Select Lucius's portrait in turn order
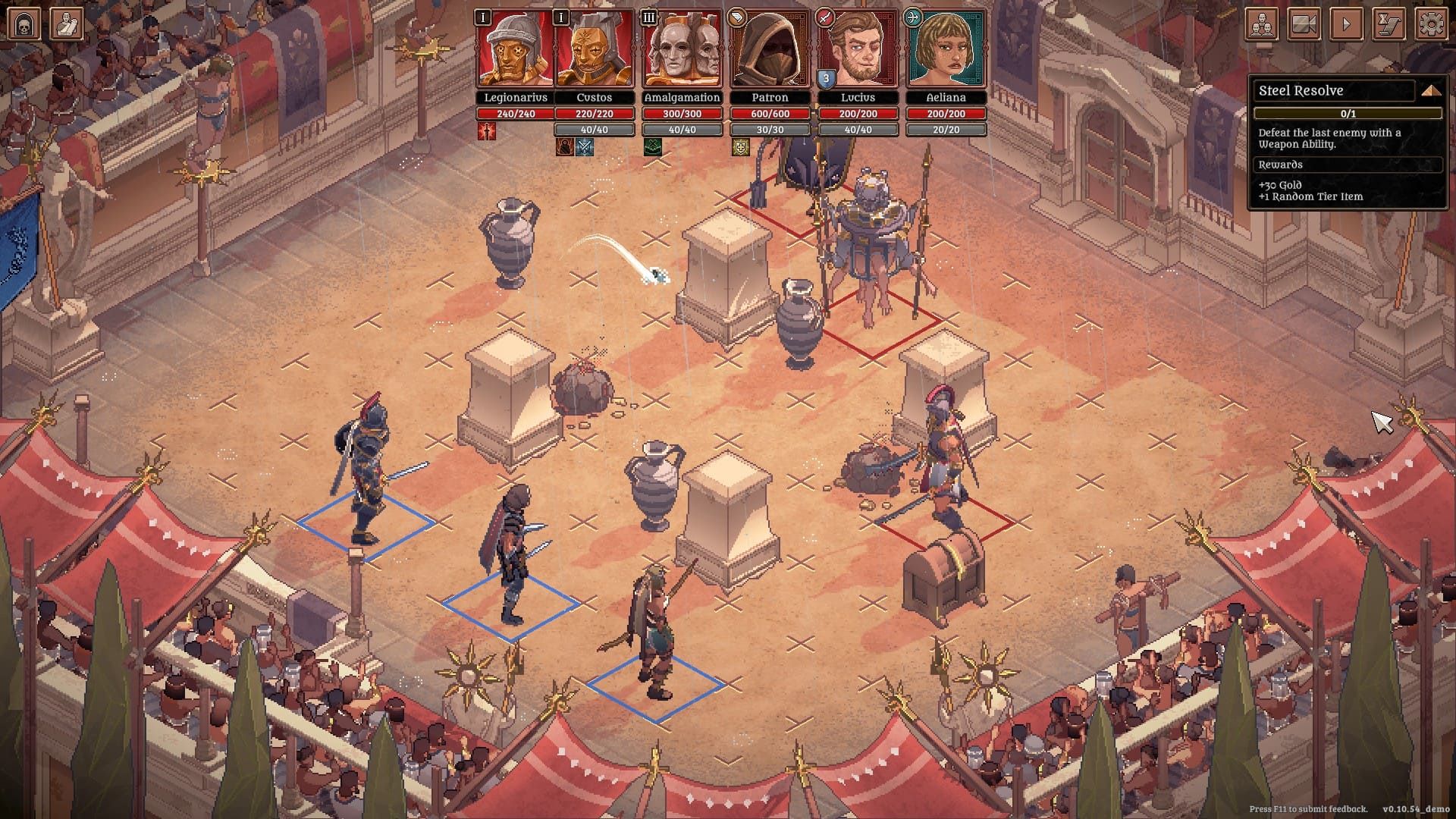The image size is (1456, 819). [858, 50]
